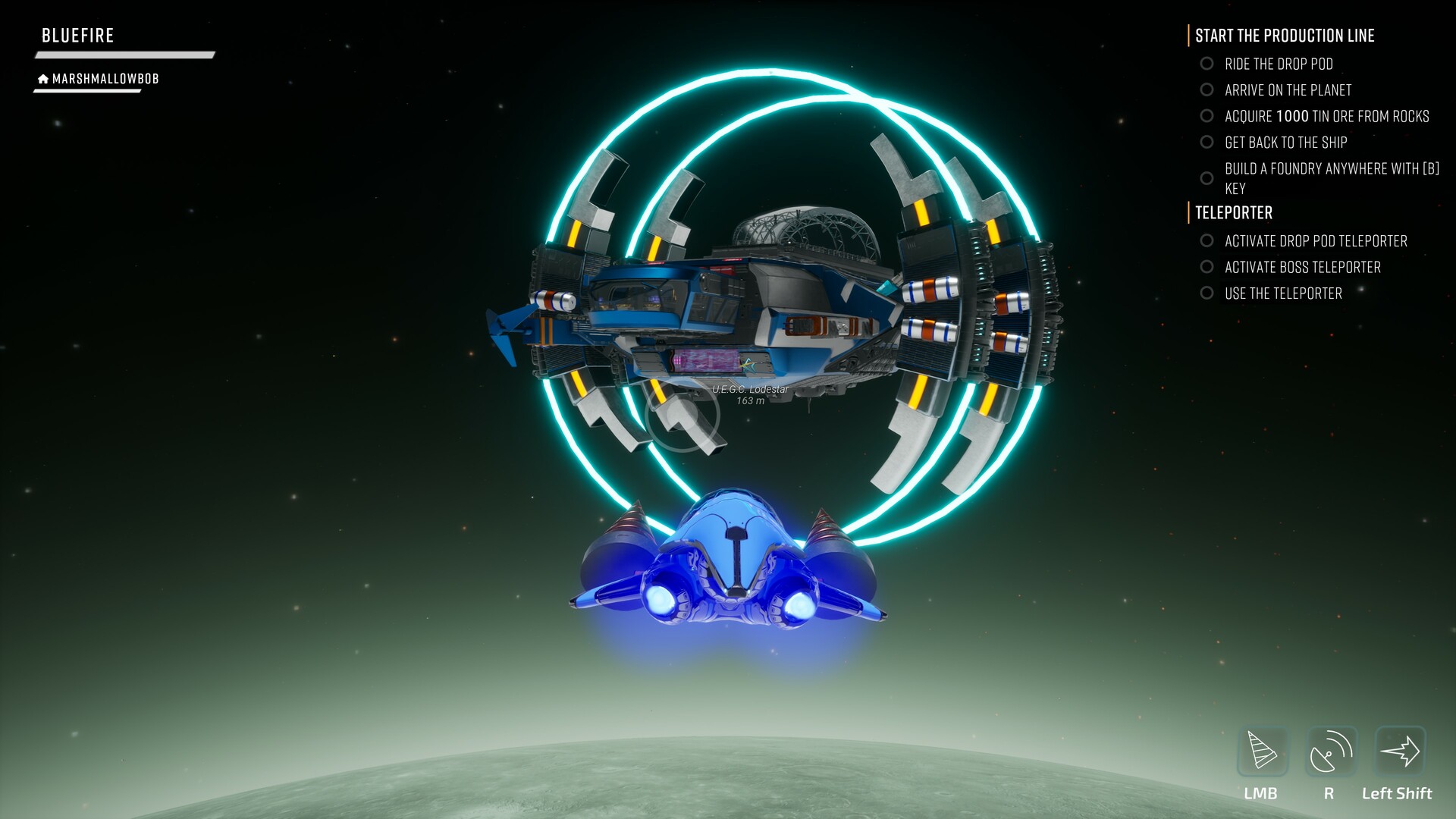
Task: Click the circle next to ACQUIRE 1000 TIN ORE
Action: 1207,116
